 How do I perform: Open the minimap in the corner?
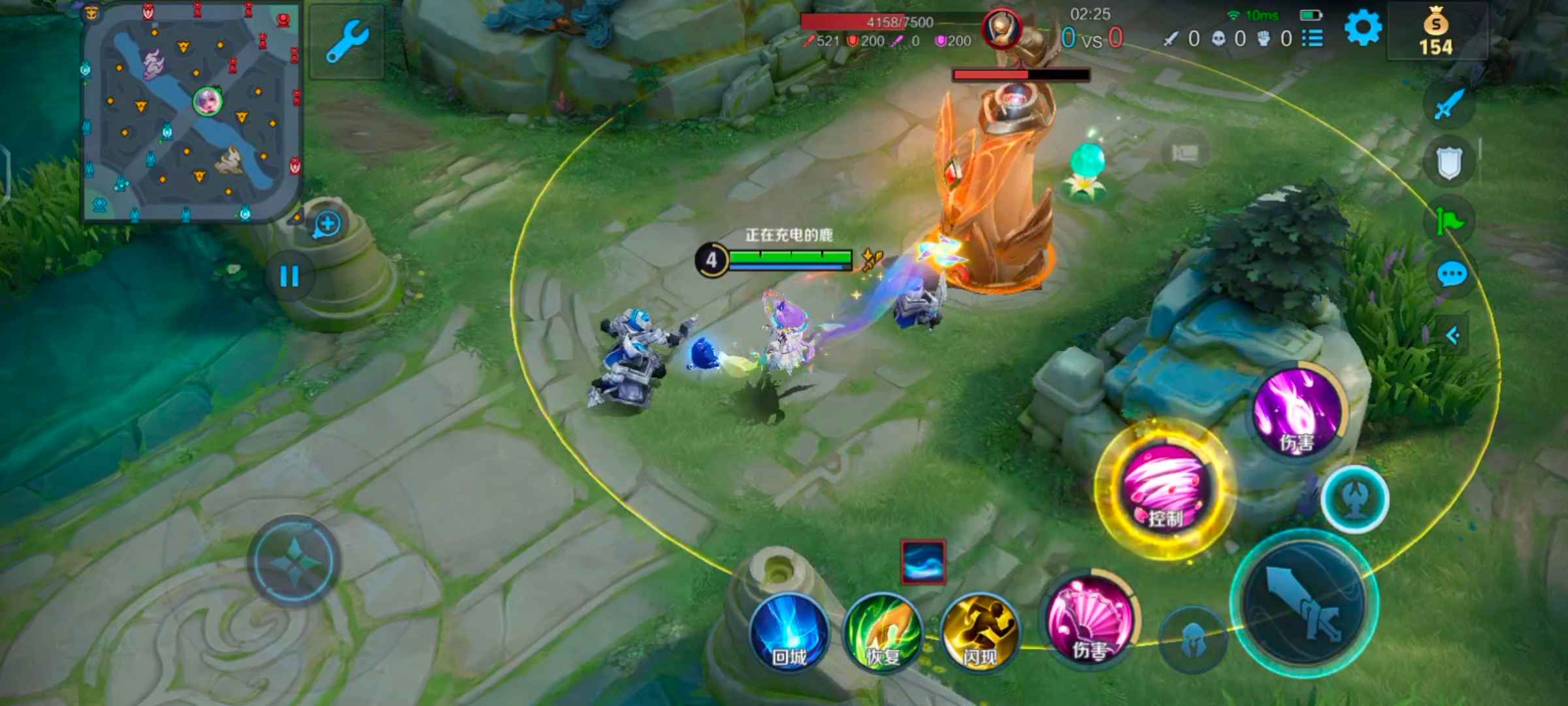pyautogui.click(x=191, y=112)
